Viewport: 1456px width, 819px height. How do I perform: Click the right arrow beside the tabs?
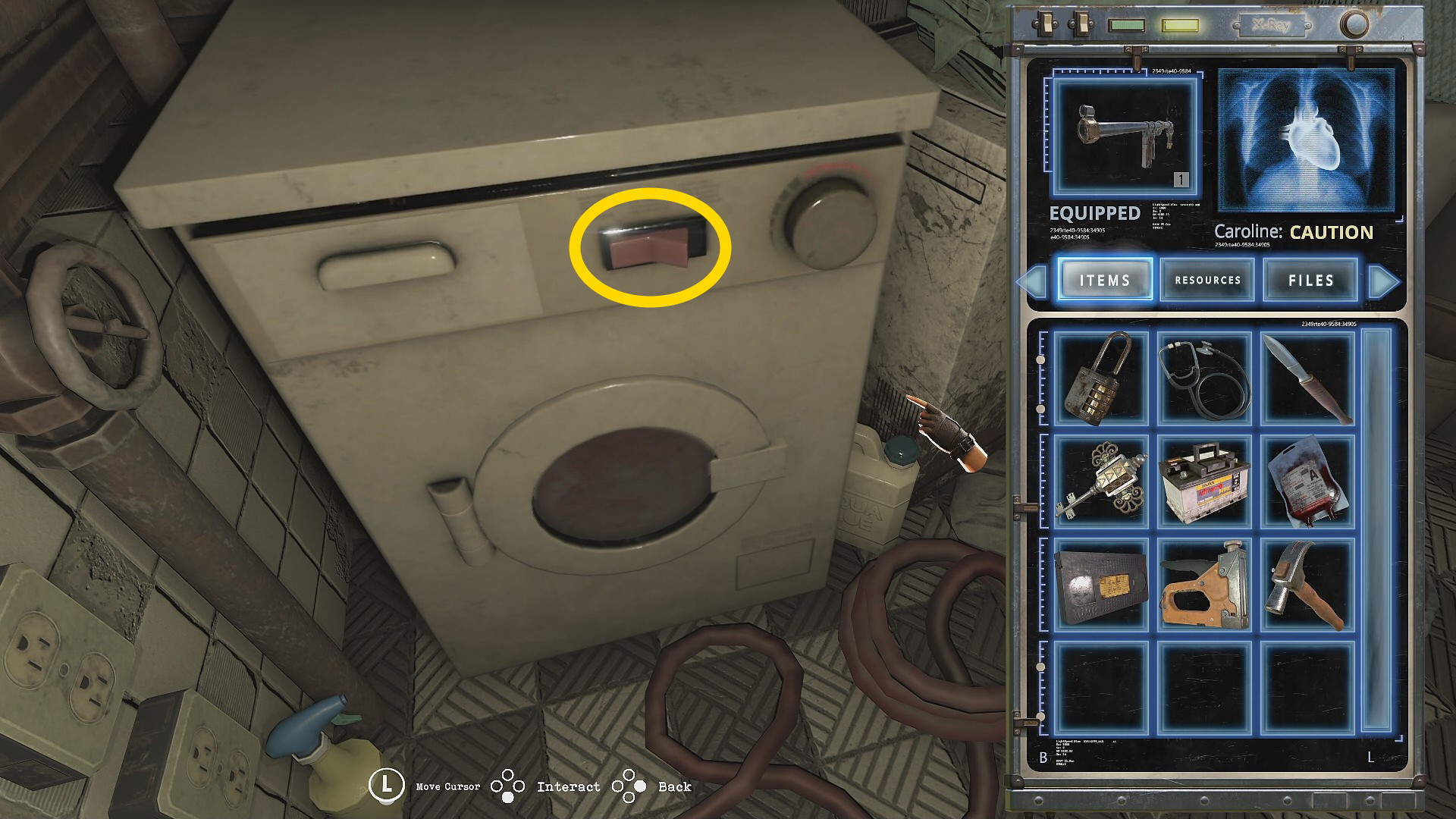tap(1383, 281)
